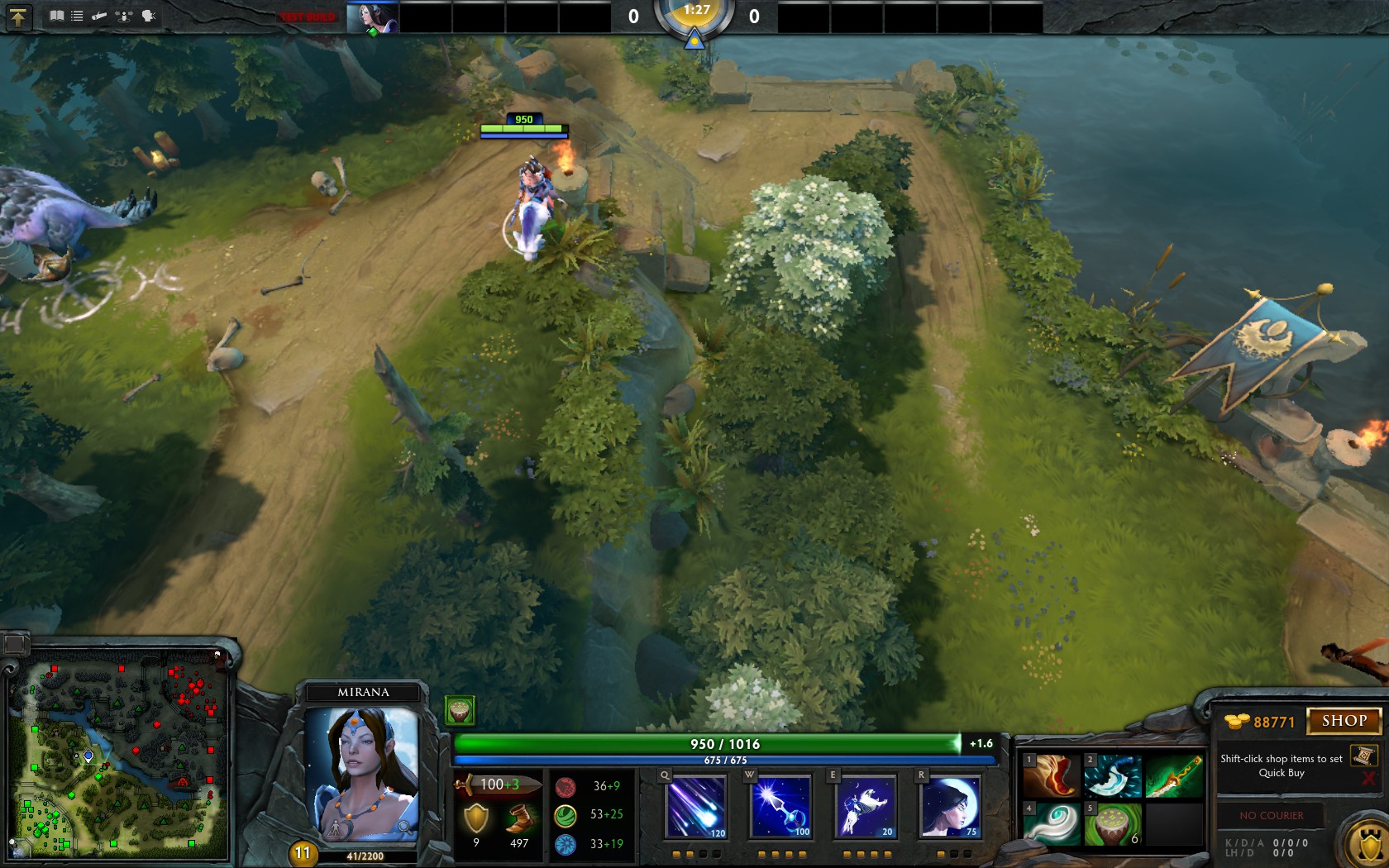Activate the Sacred Arrow ability
1389x868 pixels.
point(781,806)
